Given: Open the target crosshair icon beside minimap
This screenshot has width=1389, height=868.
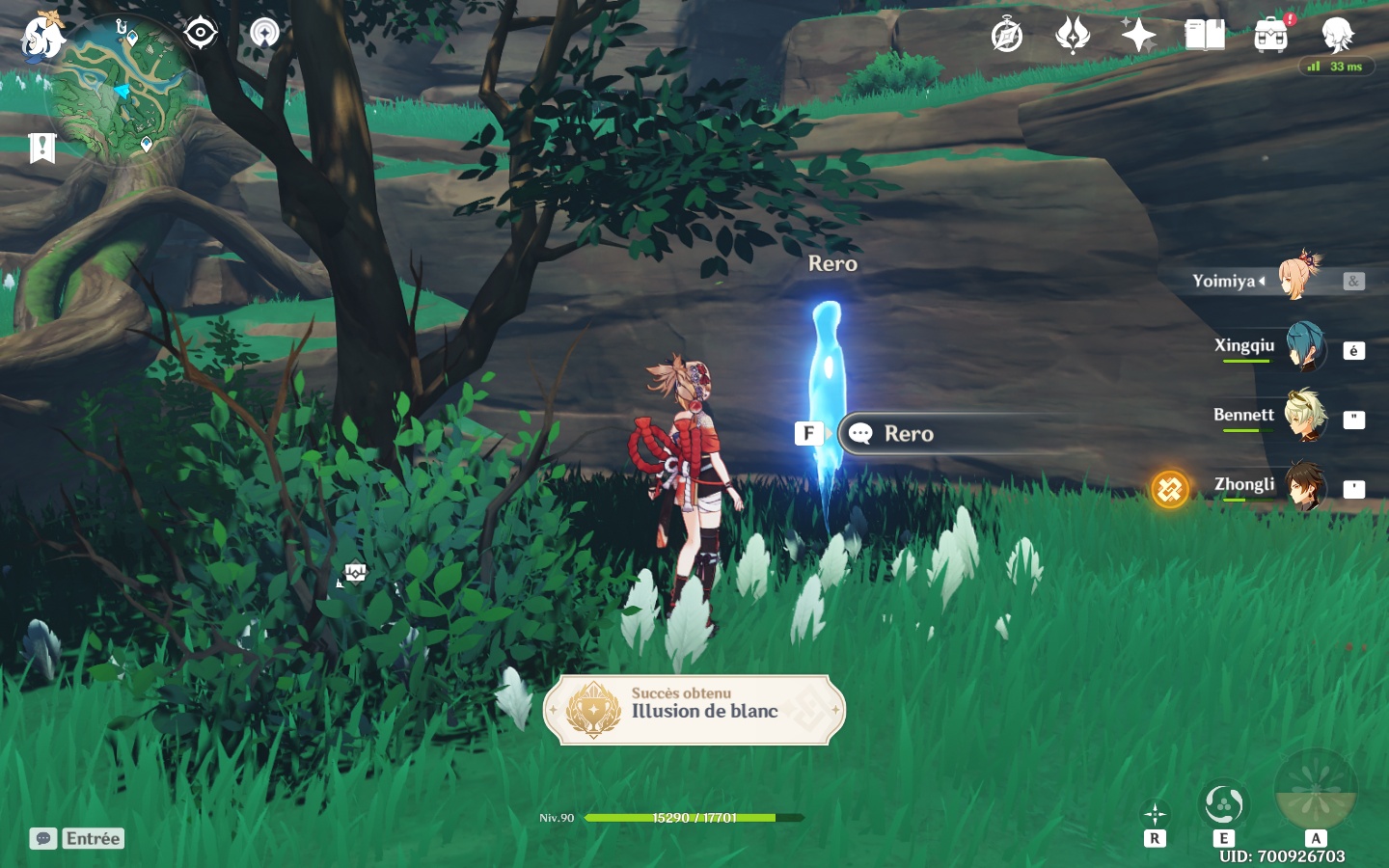Looking at the screenshot, I should click(x=201, y=33).
